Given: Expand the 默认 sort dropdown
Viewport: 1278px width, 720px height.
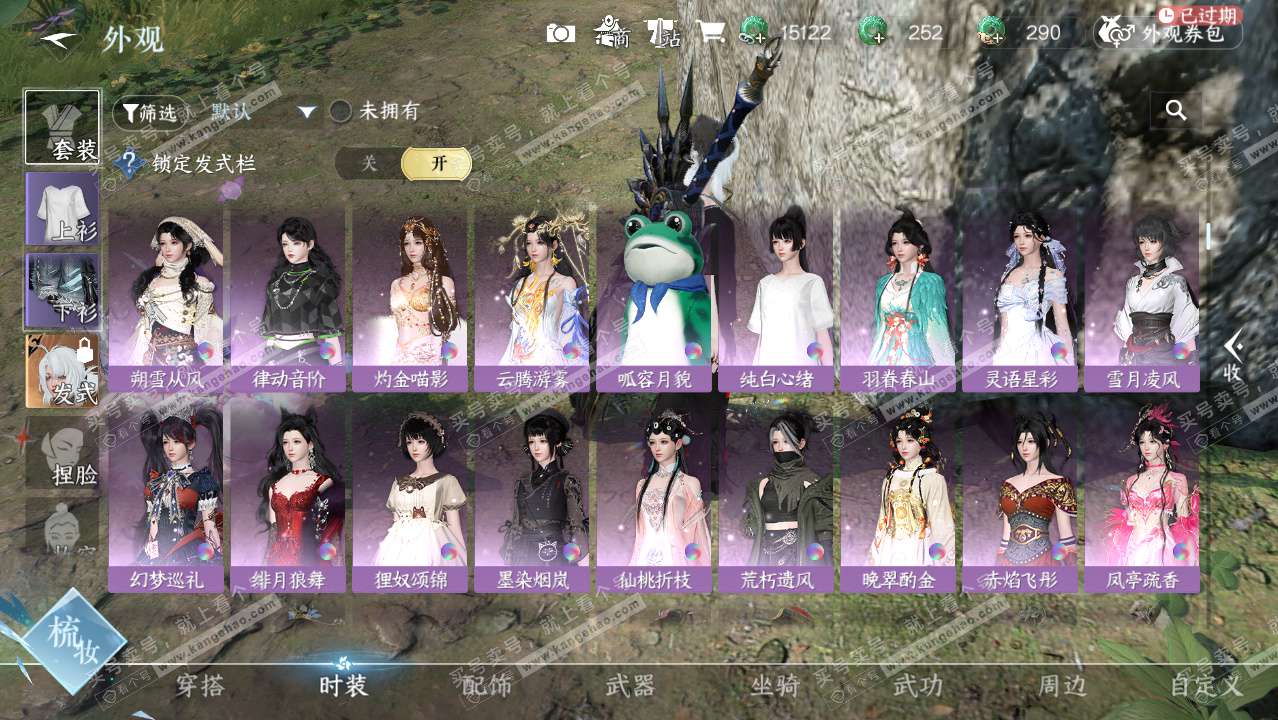Looking at the screenshot, I should [307, 112].
